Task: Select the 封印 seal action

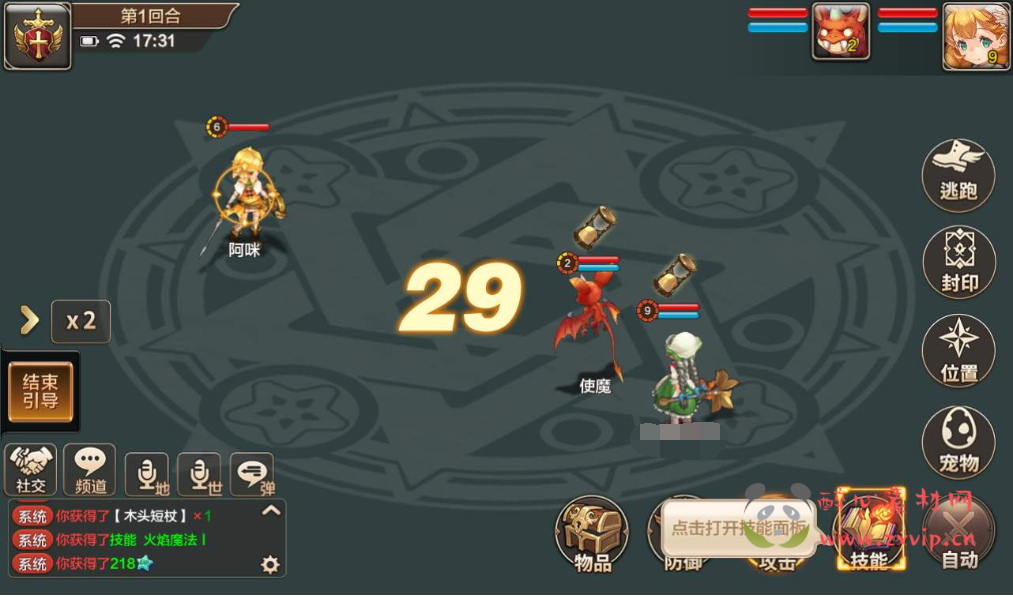Action: pos(958,263)
